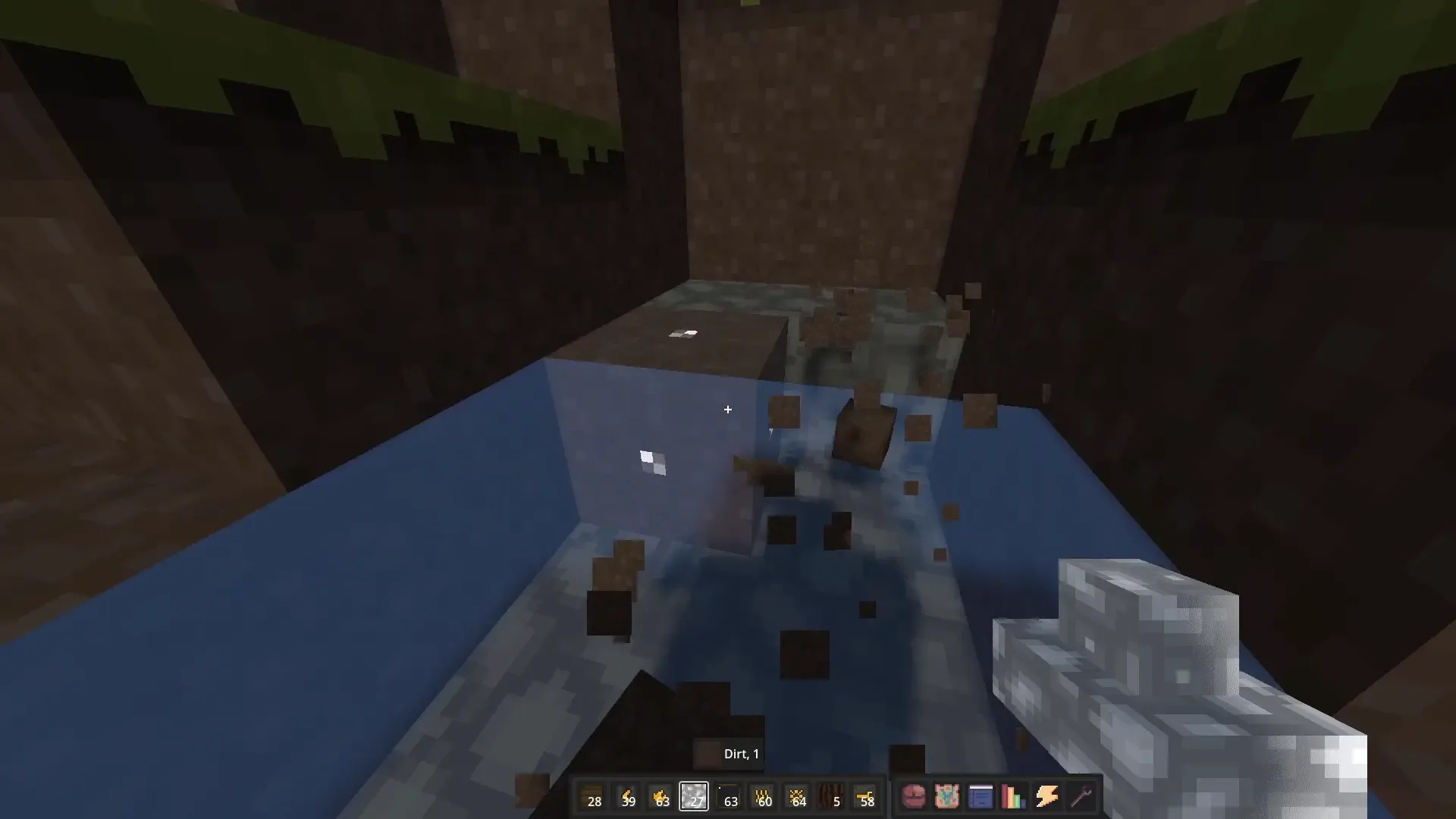Select the grain slot showing 64

pos(797,796)
